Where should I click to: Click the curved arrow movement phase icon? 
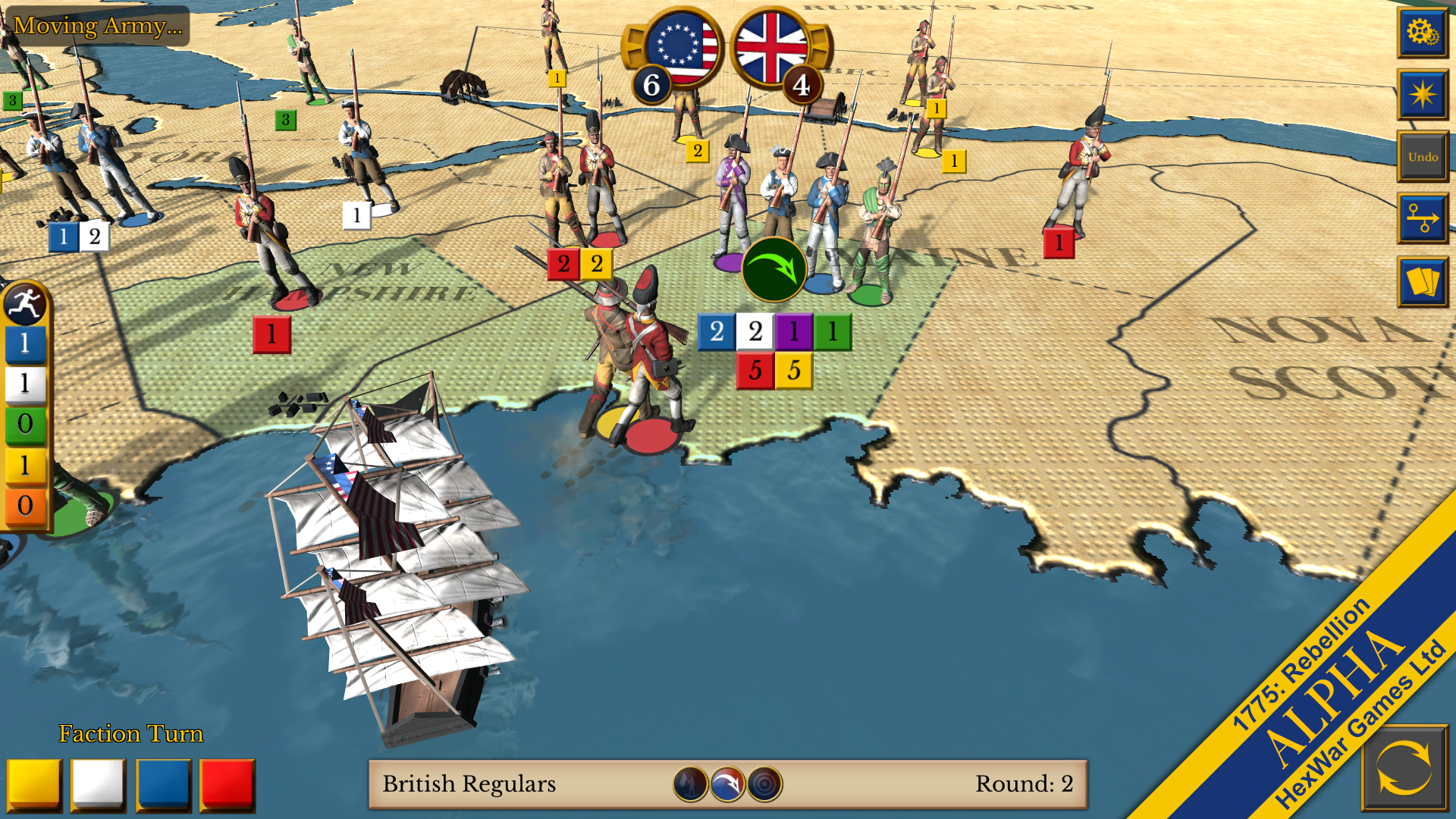point(727,784)
